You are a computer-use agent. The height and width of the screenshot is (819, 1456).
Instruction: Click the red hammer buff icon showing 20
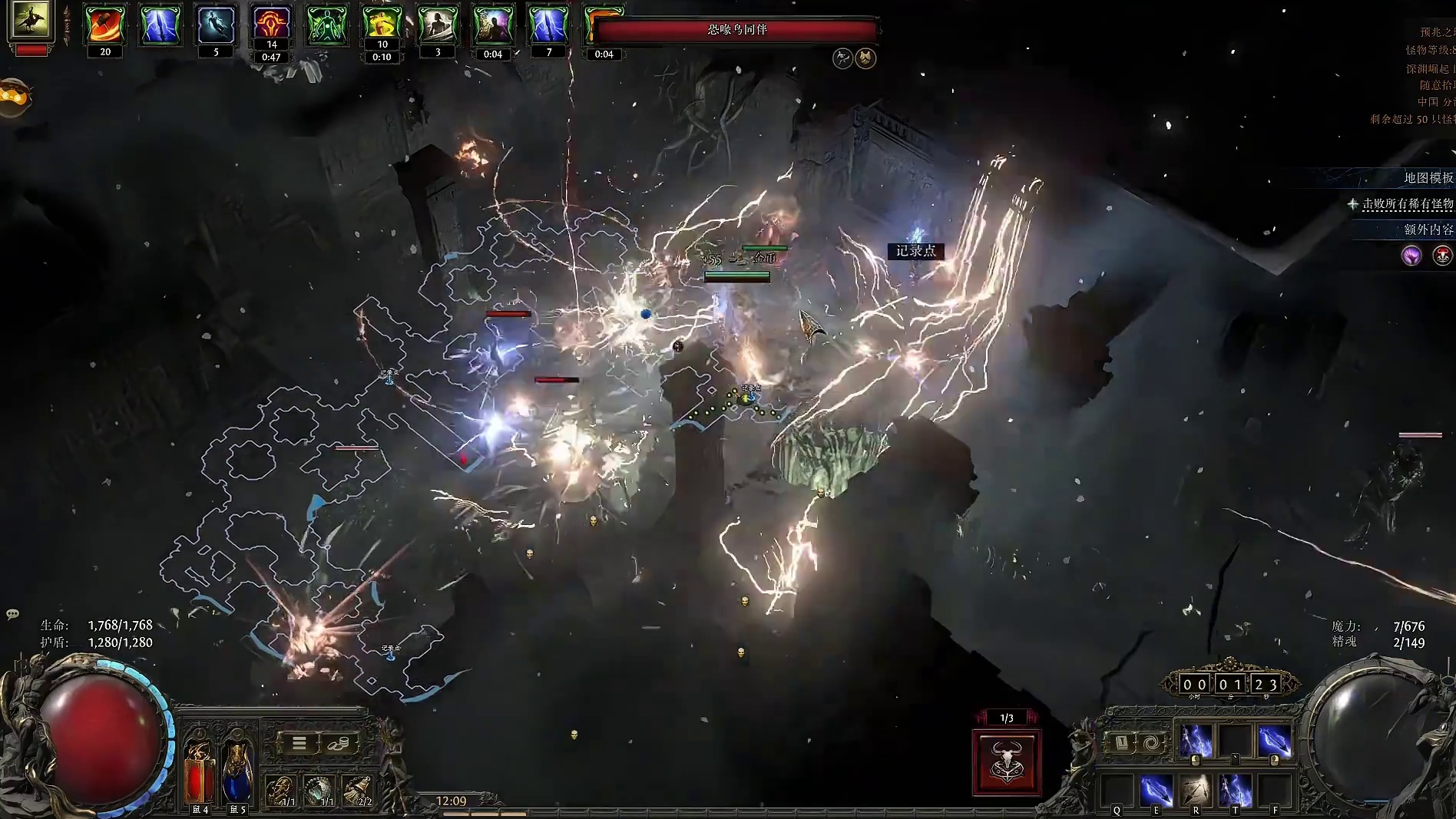coord(105,25)
